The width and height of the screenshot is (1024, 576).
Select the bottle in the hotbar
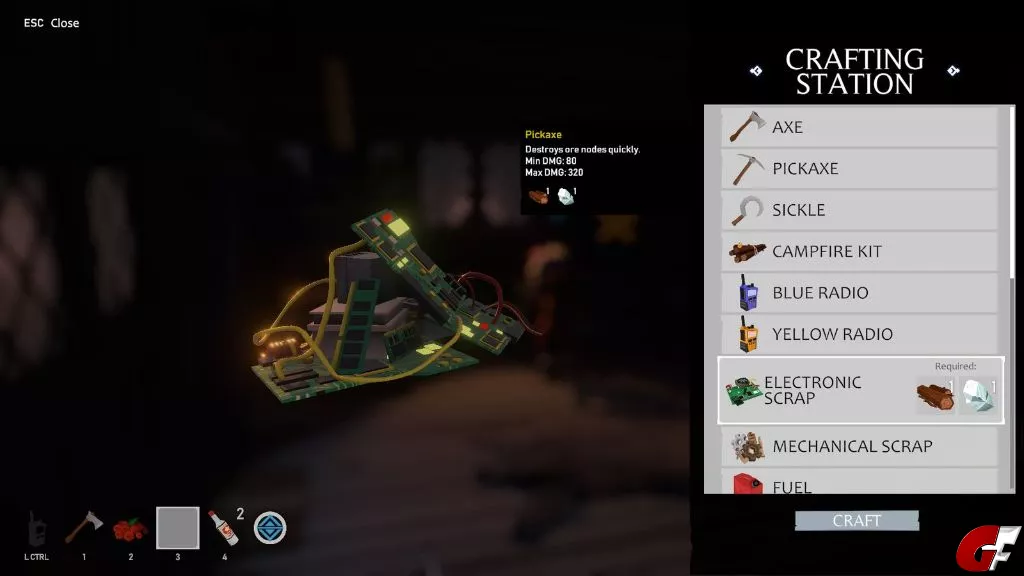point(223,527)
